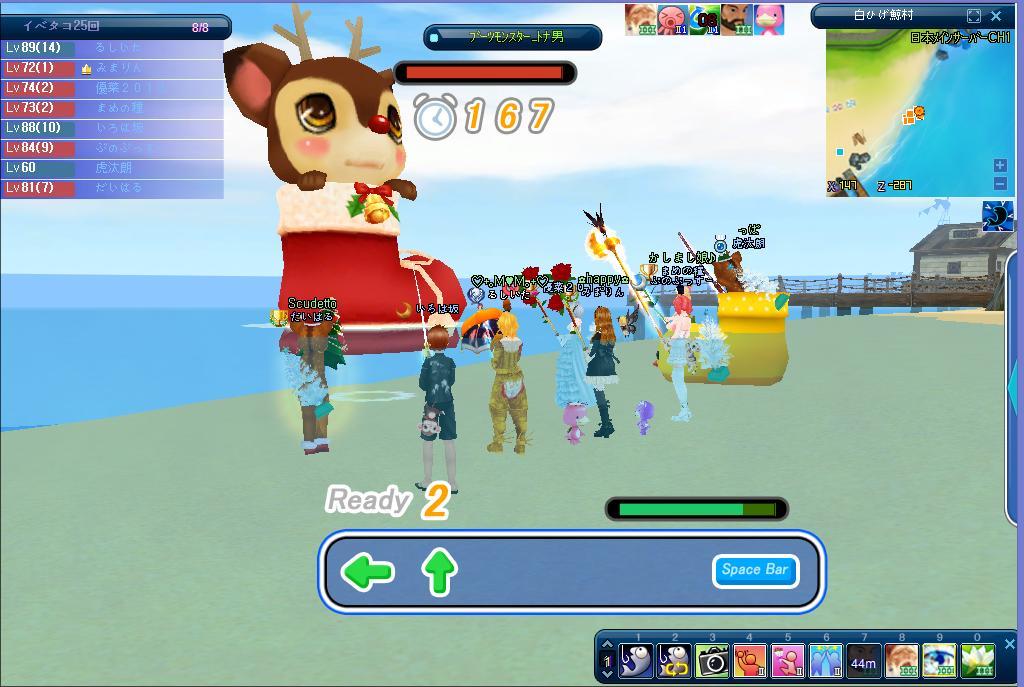Activate the fish swap skill with yellow arrows

coord(674,661)
